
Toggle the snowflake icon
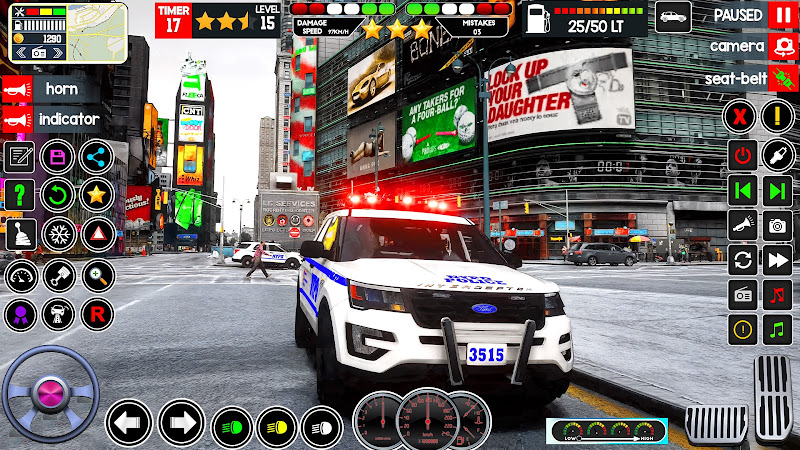[x=59, y=234]
